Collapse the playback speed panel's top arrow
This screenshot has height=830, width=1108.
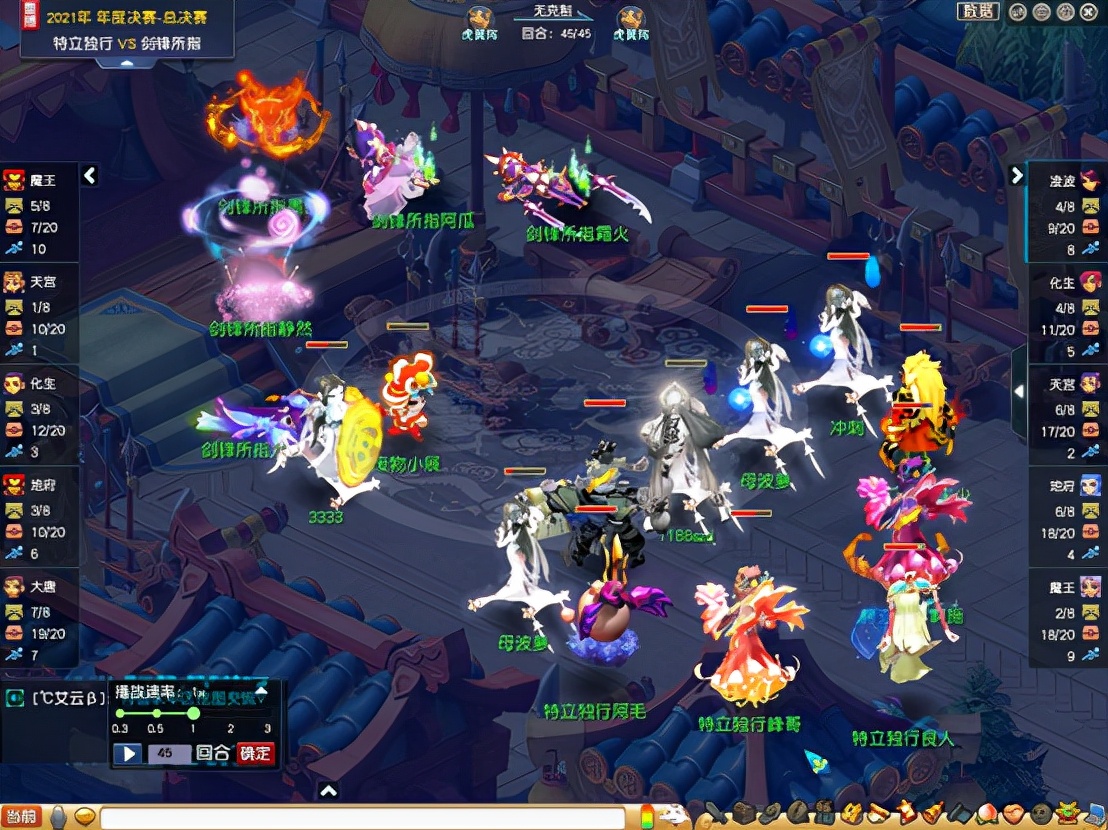click(261, 689)
